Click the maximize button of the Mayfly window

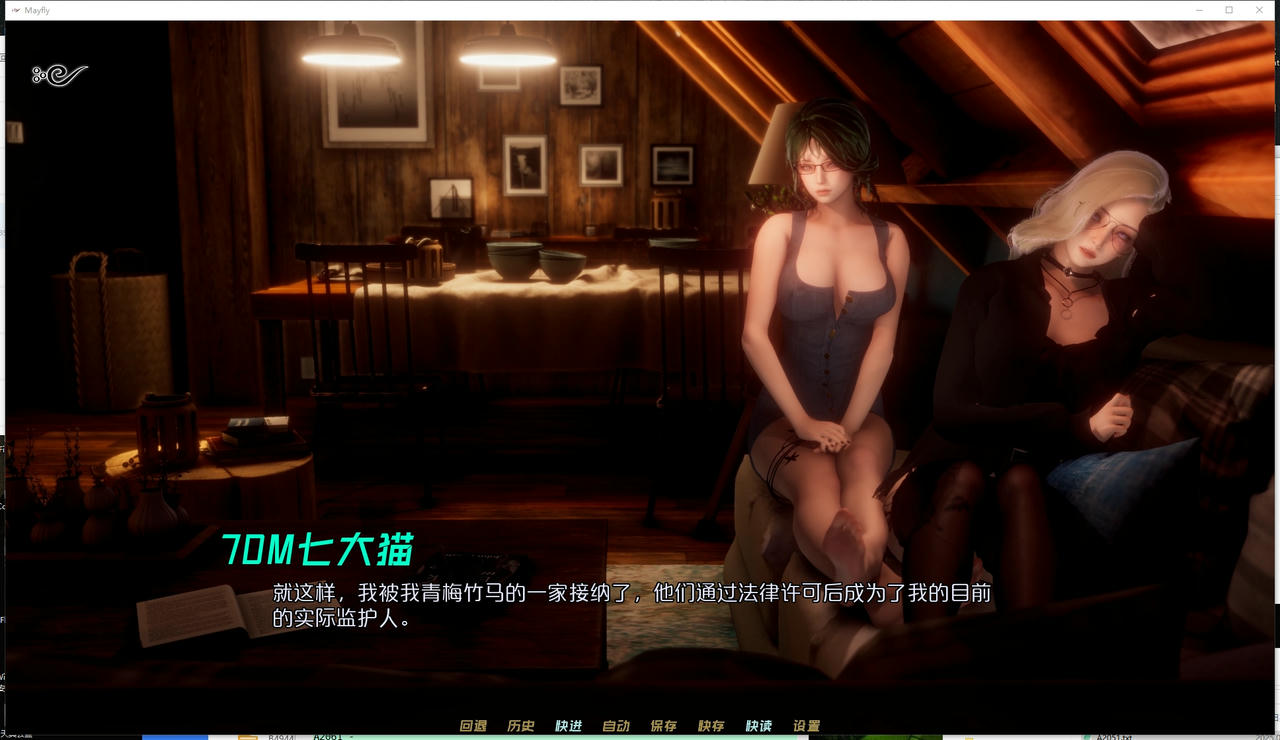(1230, 9)
